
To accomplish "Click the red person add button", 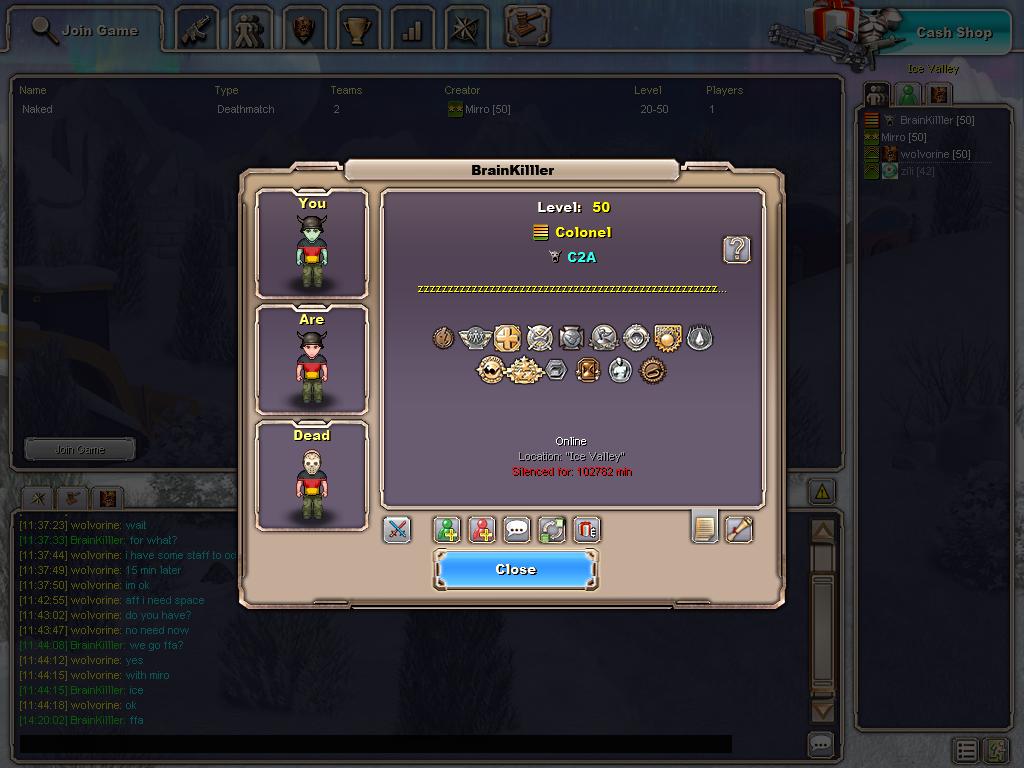I will (482, 529).
